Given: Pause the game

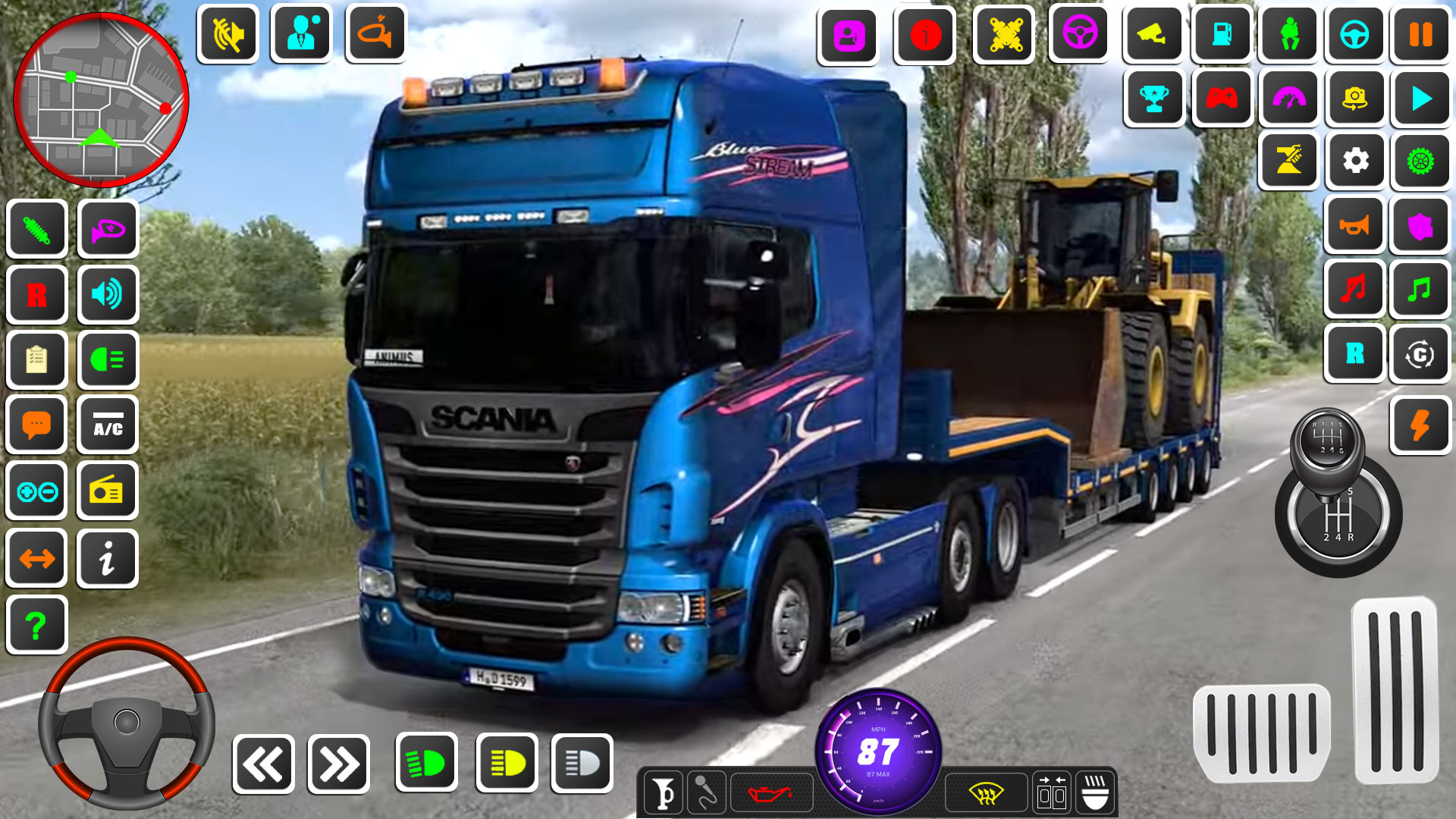Looking at the screenshot, I should pos(1421,35).
